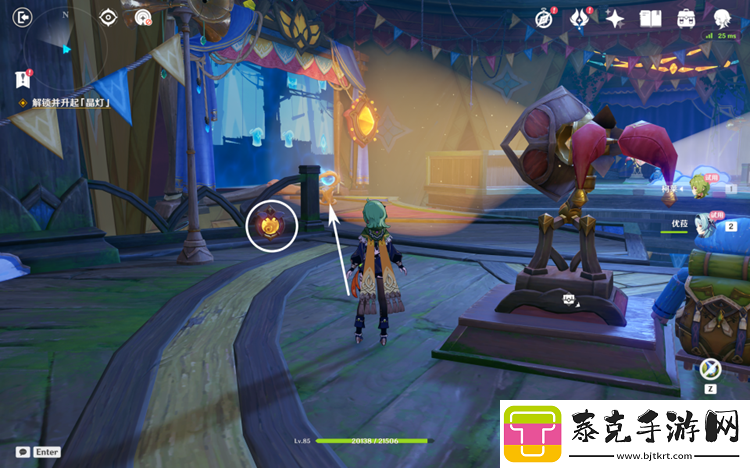Open the winged battle pass icon
This screenshot has height=468, width=750.
[580, 18]
